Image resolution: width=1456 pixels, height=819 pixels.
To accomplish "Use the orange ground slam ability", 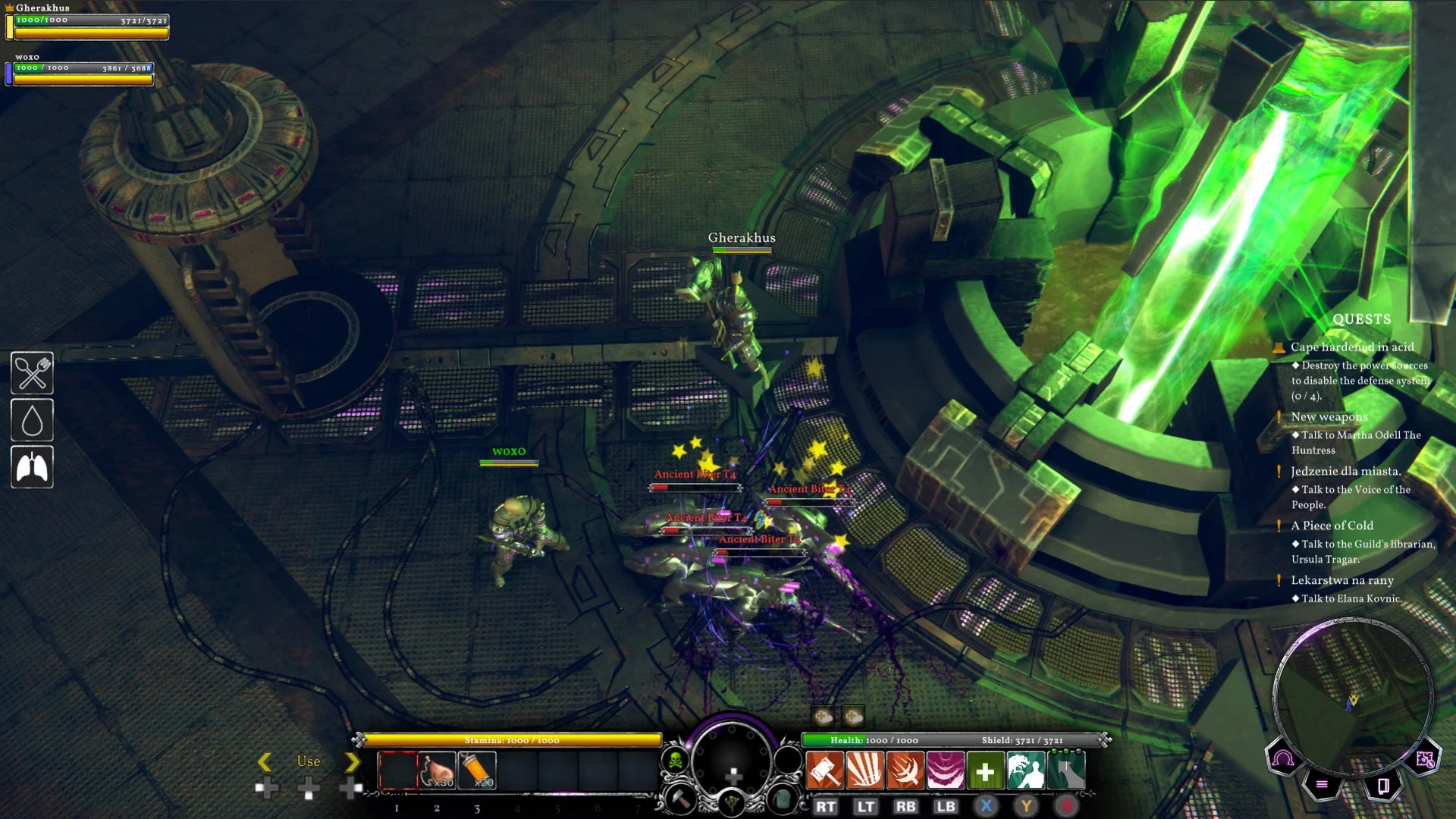I will pyautogui.click(x=864, y=771).
